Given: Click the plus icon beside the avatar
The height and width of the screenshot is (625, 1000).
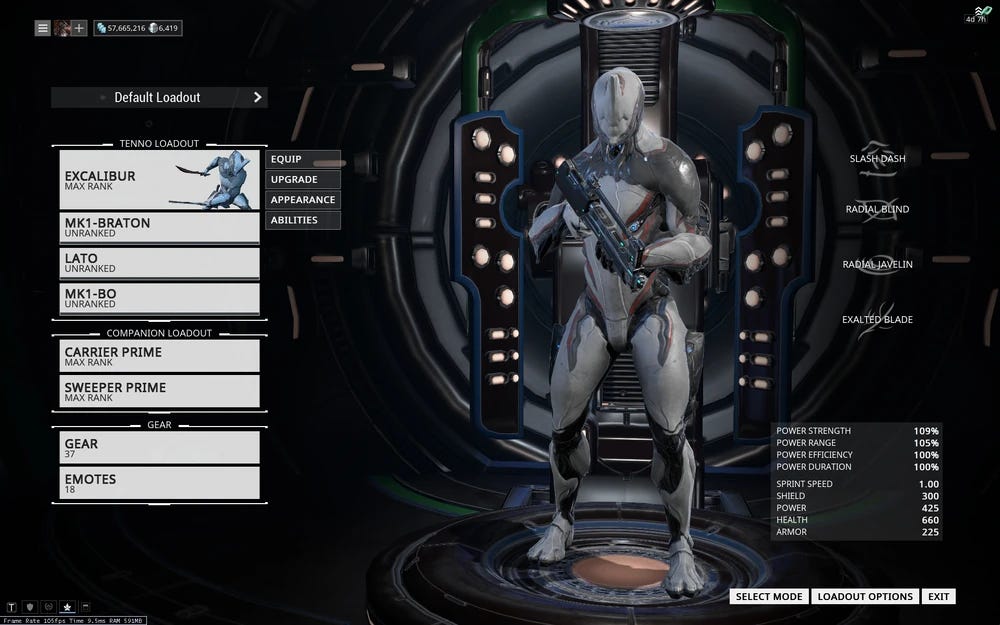Looking at the screenshot, I should click(x=79, y=28).
